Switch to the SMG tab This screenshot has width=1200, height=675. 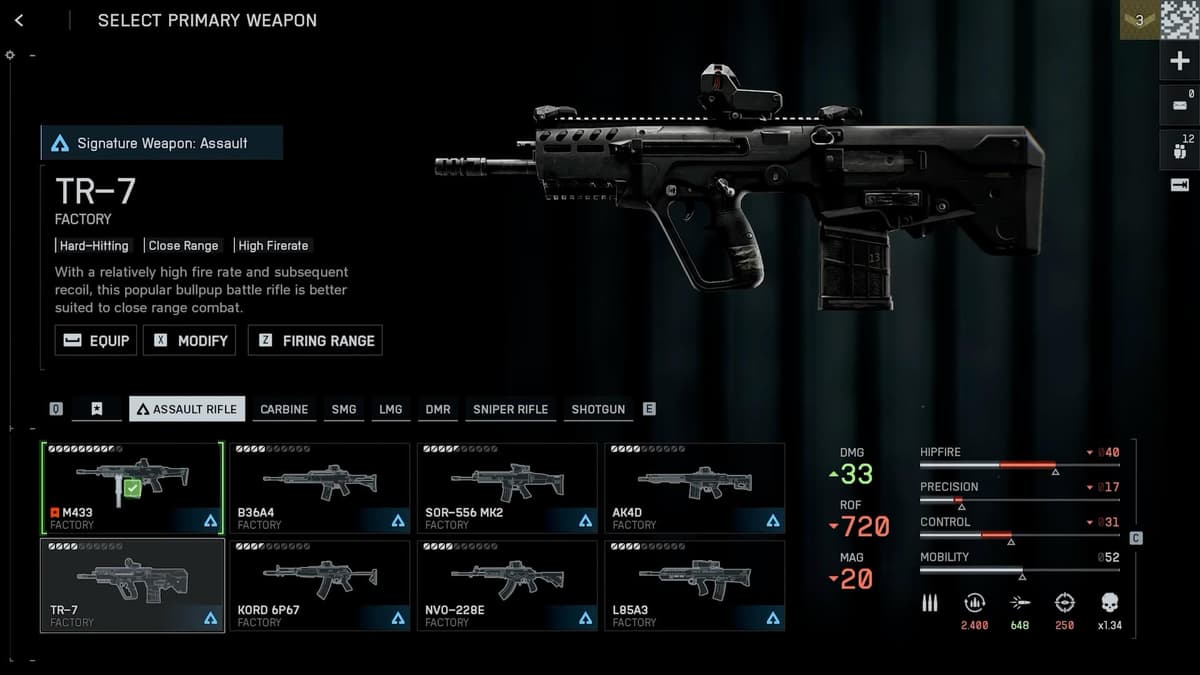(344, 409)
